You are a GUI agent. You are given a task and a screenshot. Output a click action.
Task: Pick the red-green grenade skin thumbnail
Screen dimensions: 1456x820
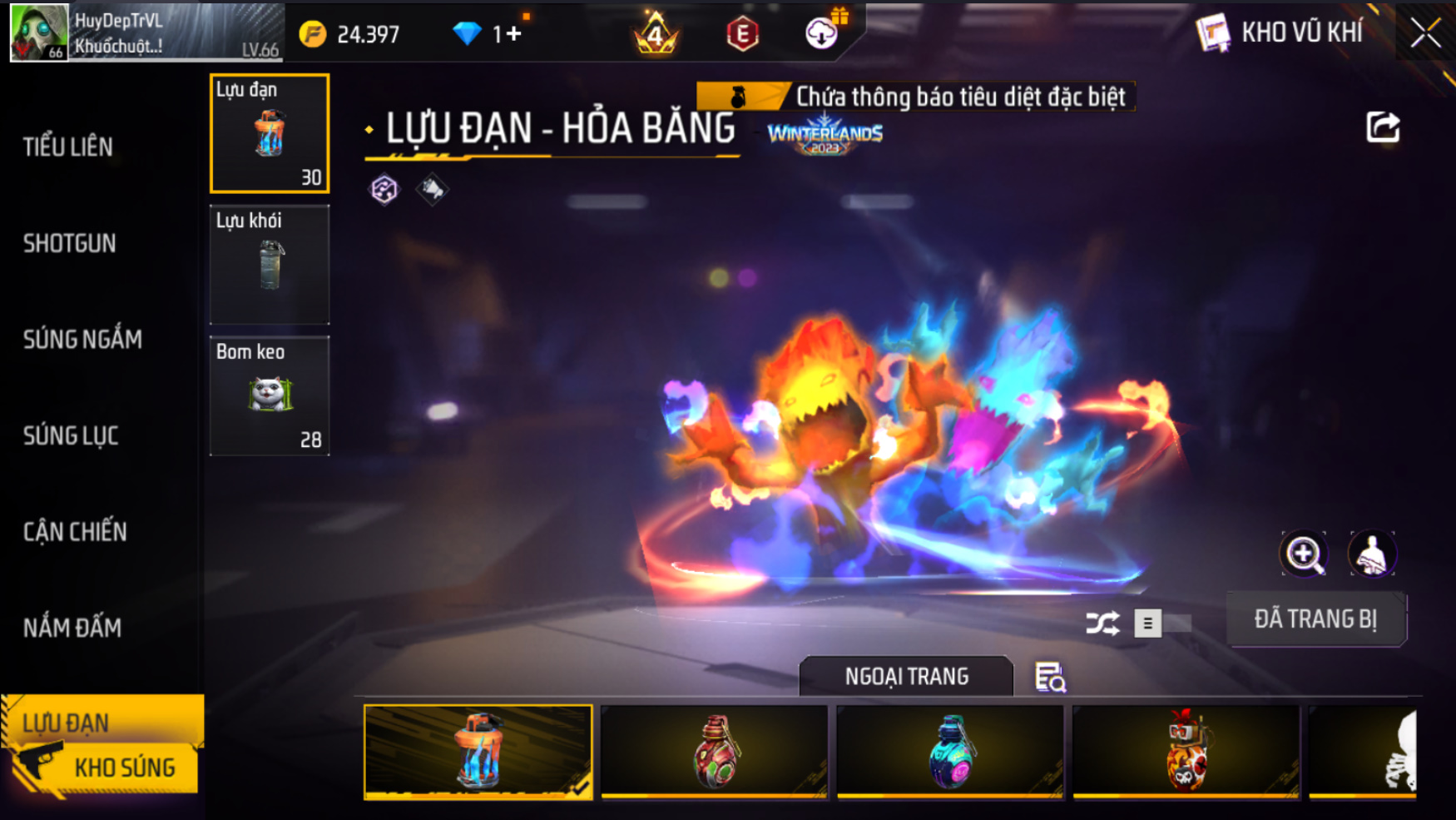(x=714, y=752)
